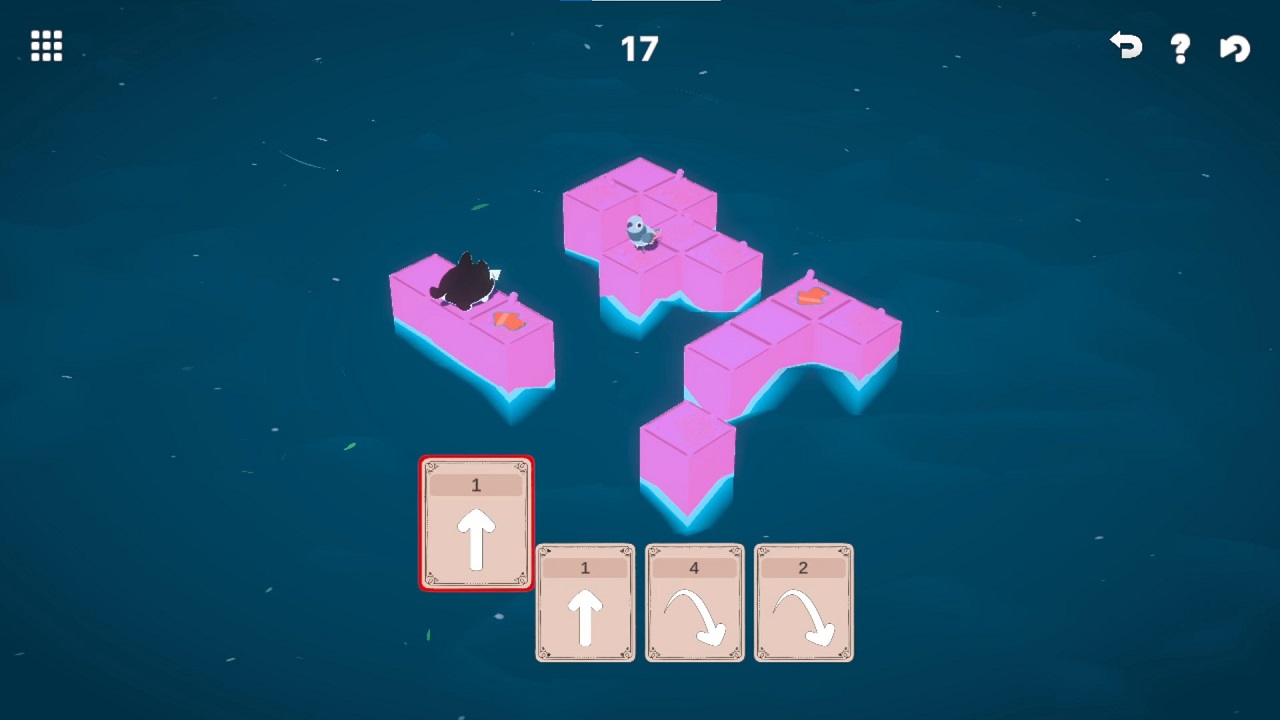
Task: Select the grey bird character
Action: pyautogui.click(x=641, y=231)
